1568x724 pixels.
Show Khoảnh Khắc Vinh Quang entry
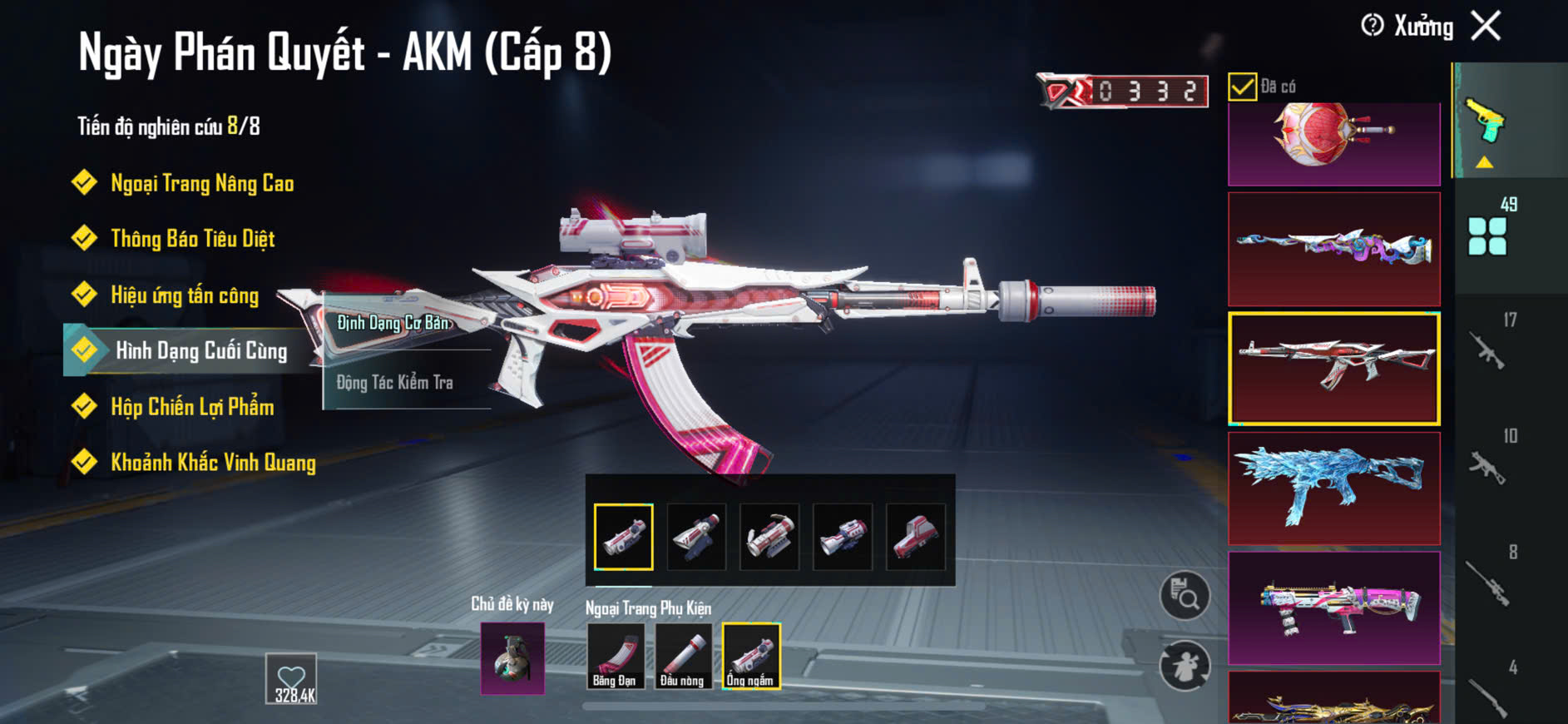click(x=213, y=462)
